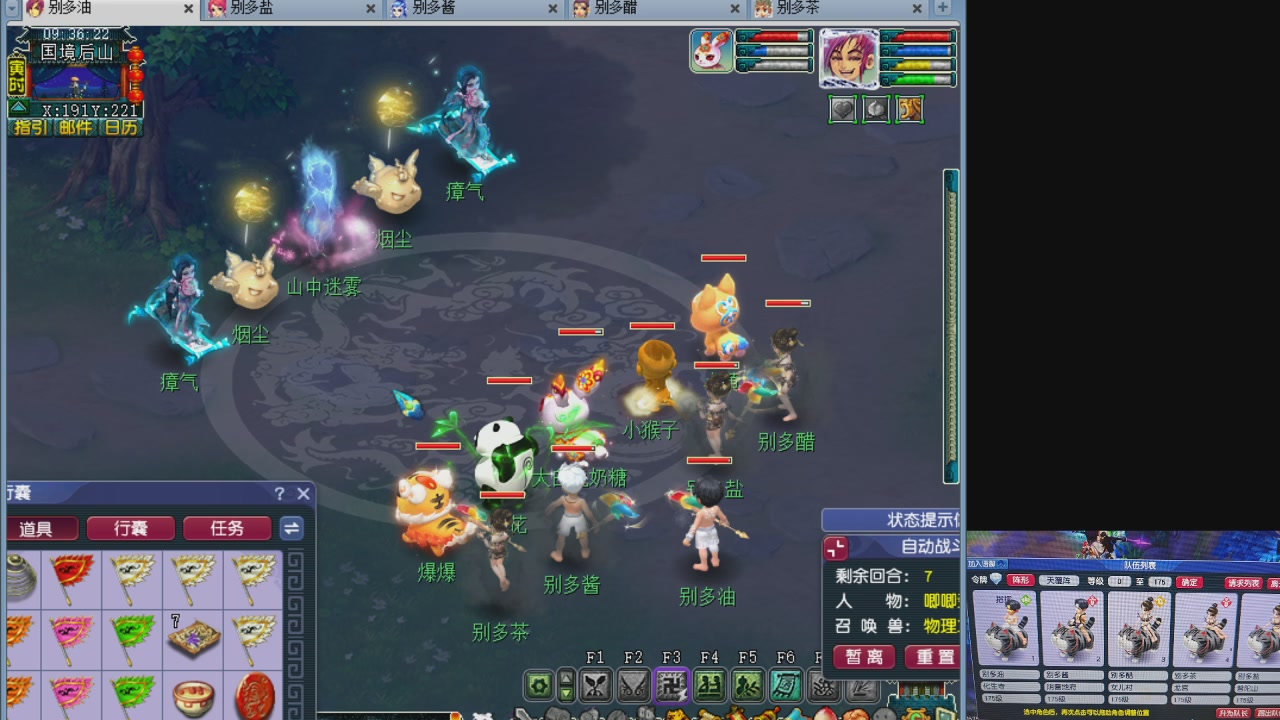The image size is (1280, 720).
Task: Cast the teal scroll skill under F6
Action: point(786,687)
